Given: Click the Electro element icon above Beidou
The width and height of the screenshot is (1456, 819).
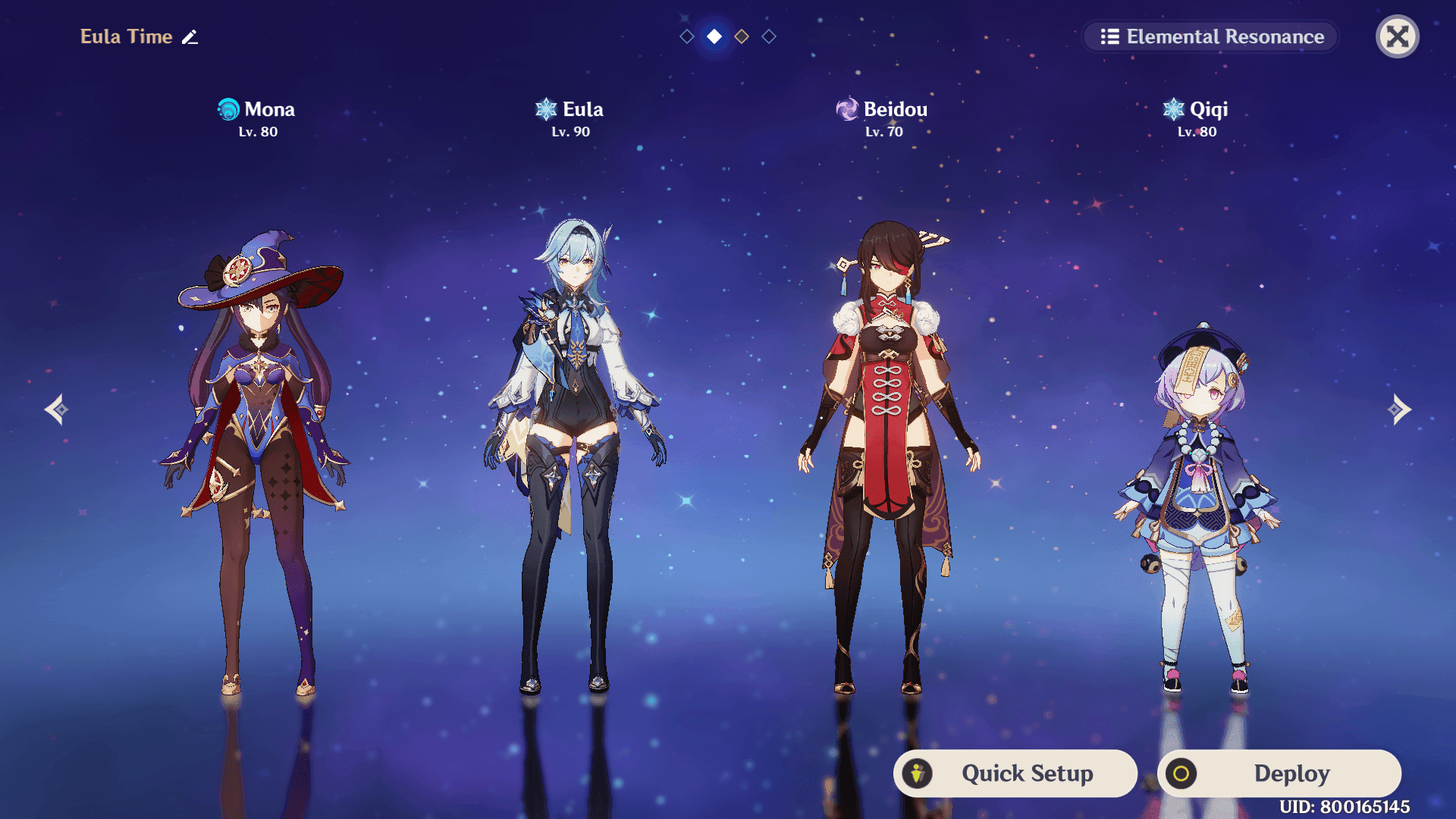Looking at the screenshot, I should coord(846,108).
